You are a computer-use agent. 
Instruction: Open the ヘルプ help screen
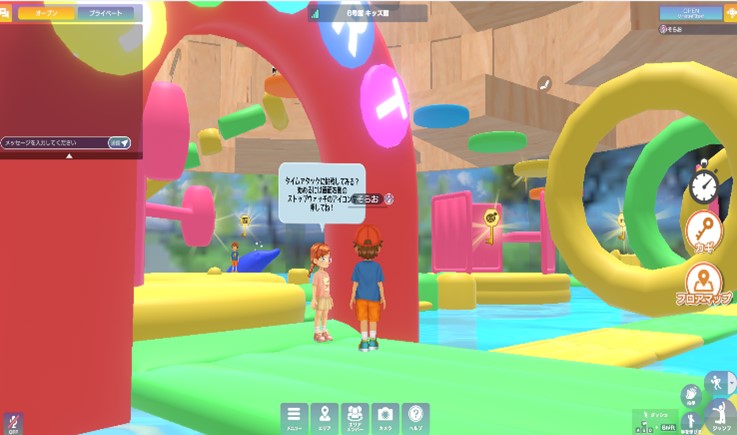pos(416,416)
